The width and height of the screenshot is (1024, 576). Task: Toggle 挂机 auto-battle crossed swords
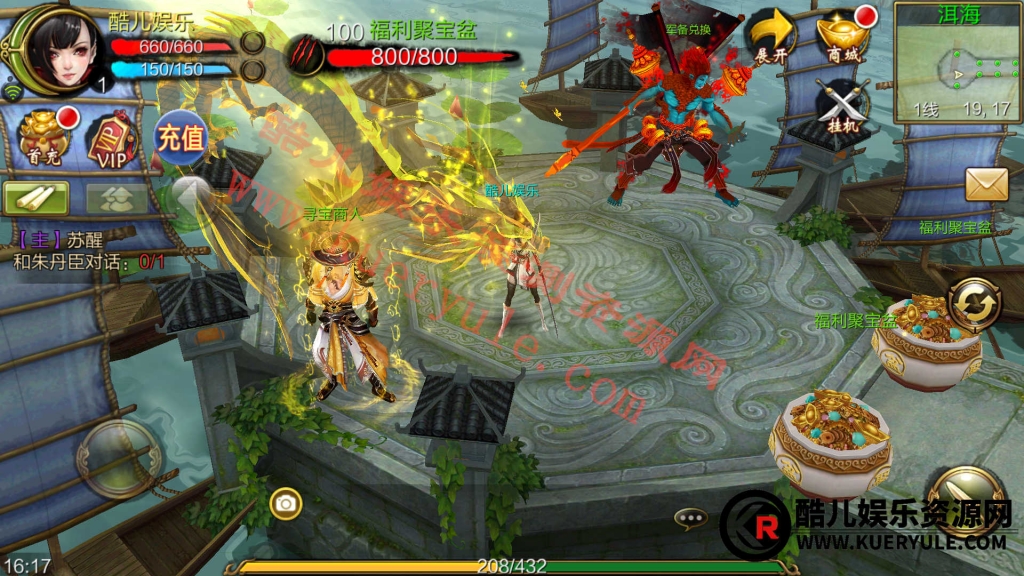pos(842,103)
